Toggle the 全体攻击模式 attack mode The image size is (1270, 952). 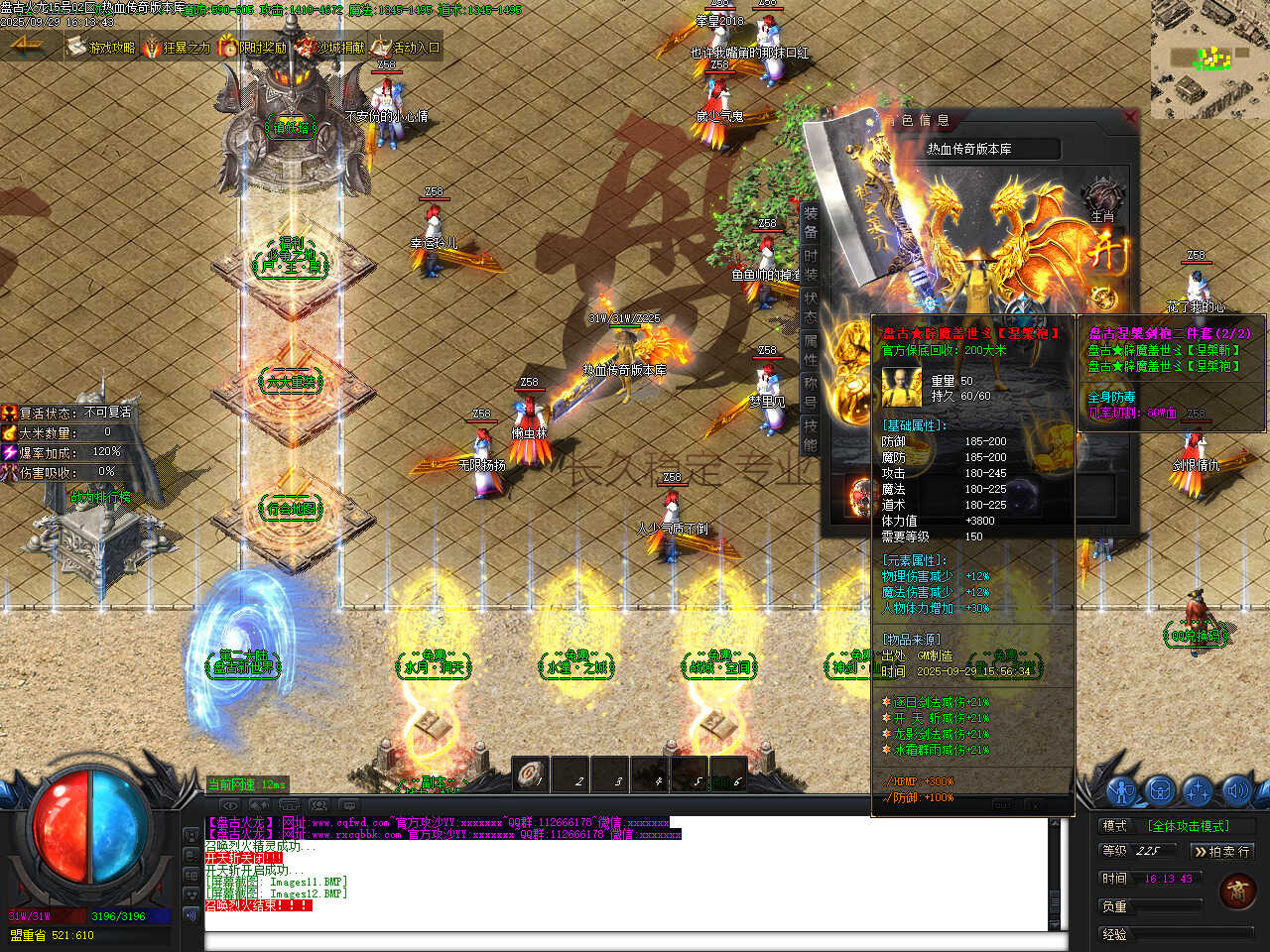[x=1188, y=825]
